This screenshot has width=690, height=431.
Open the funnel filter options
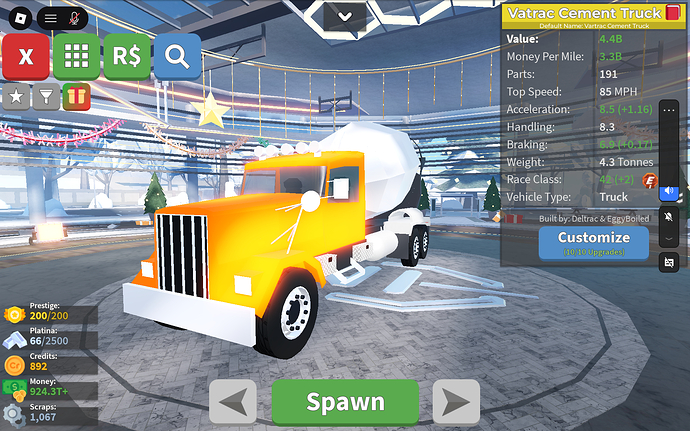(45, 96)
